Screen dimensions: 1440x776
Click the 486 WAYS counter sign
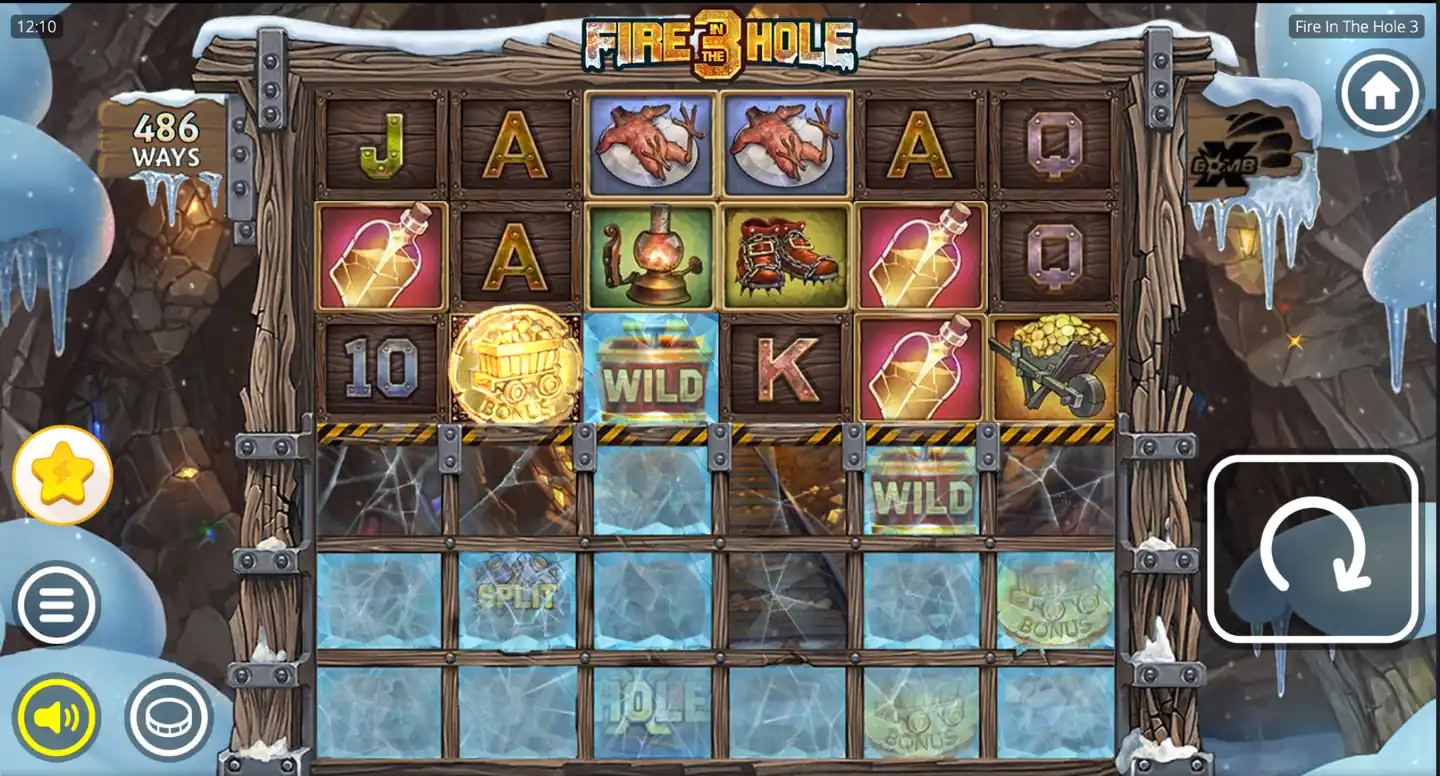pos(165,138)
